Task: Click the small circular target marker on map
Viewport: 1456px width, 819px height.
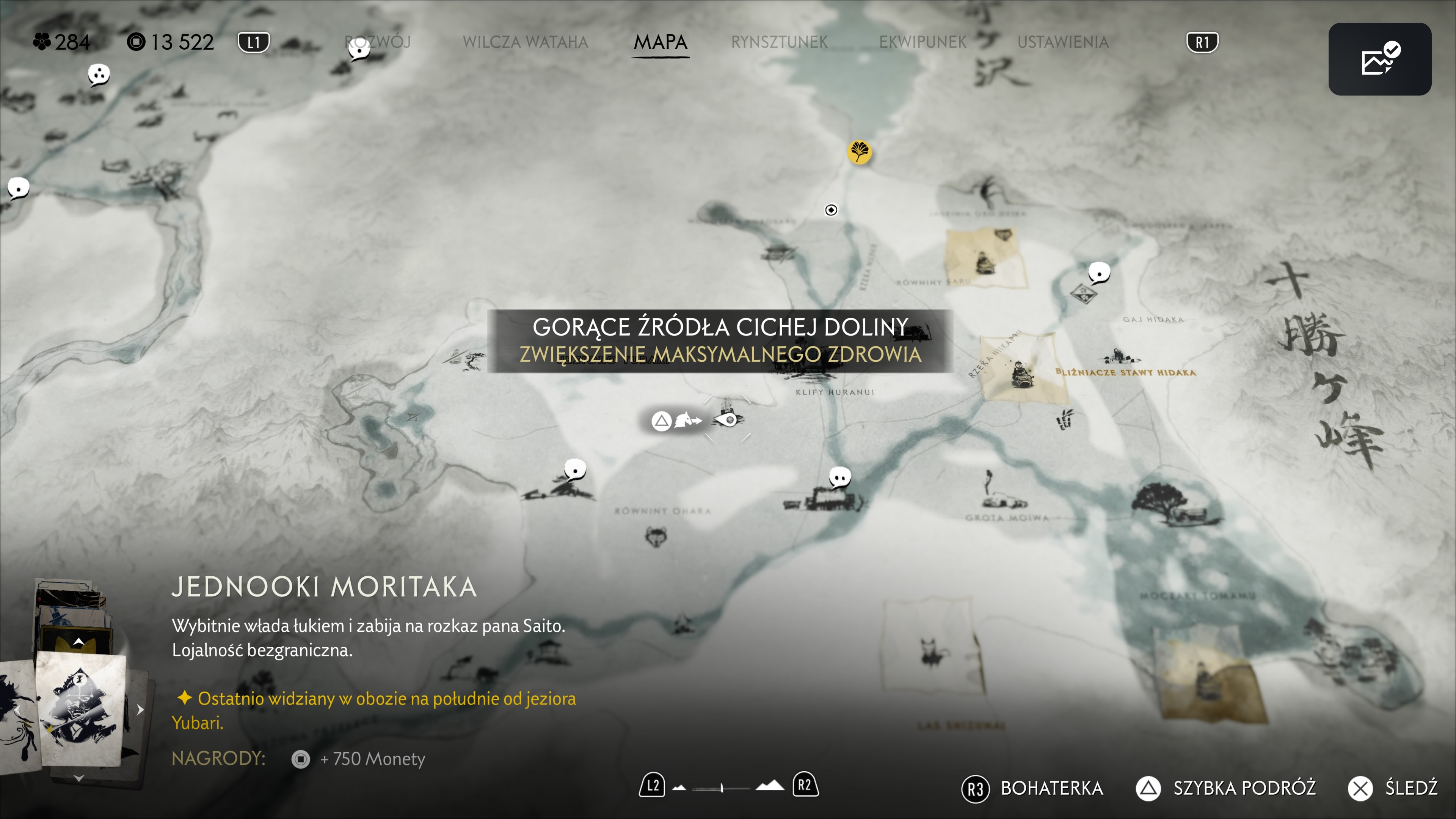Action: coord(831,210)
